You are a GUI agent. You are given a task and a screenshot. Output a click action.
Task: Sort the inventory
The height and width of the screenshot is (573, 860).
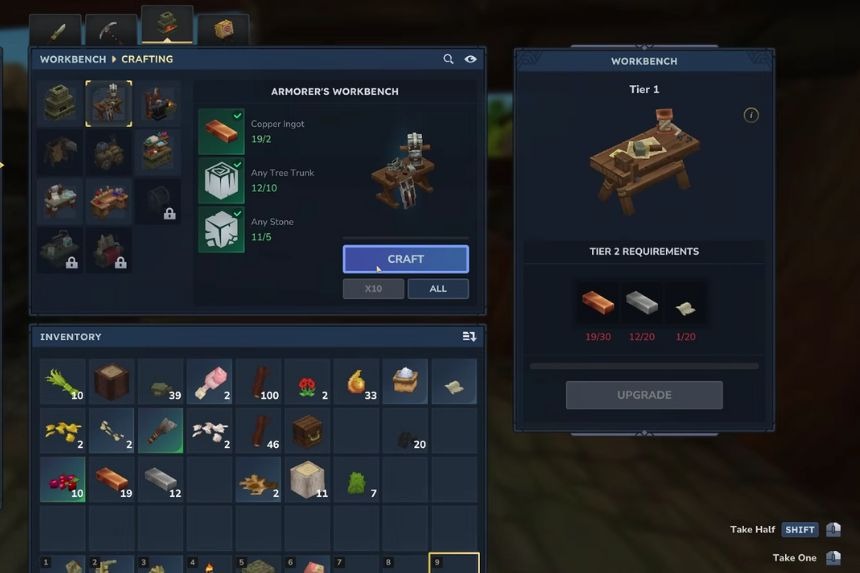tap(469, 337)
